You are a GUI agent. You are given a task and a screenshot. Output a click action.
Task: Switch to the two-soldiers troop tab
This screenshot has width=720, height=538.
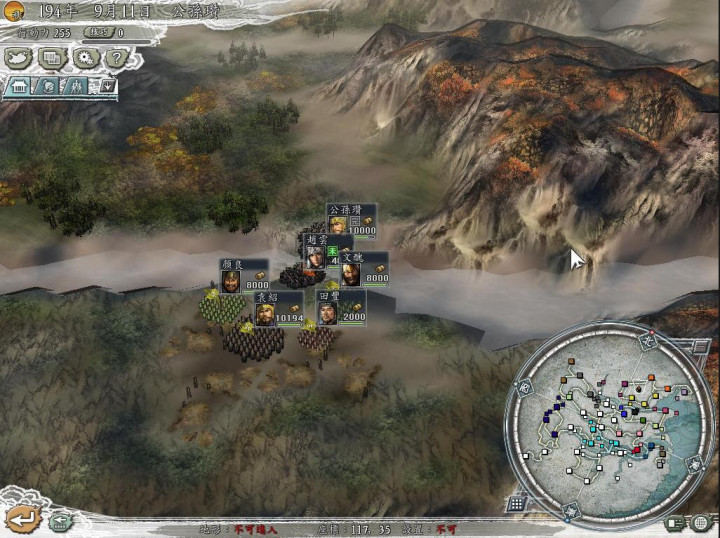77,87
